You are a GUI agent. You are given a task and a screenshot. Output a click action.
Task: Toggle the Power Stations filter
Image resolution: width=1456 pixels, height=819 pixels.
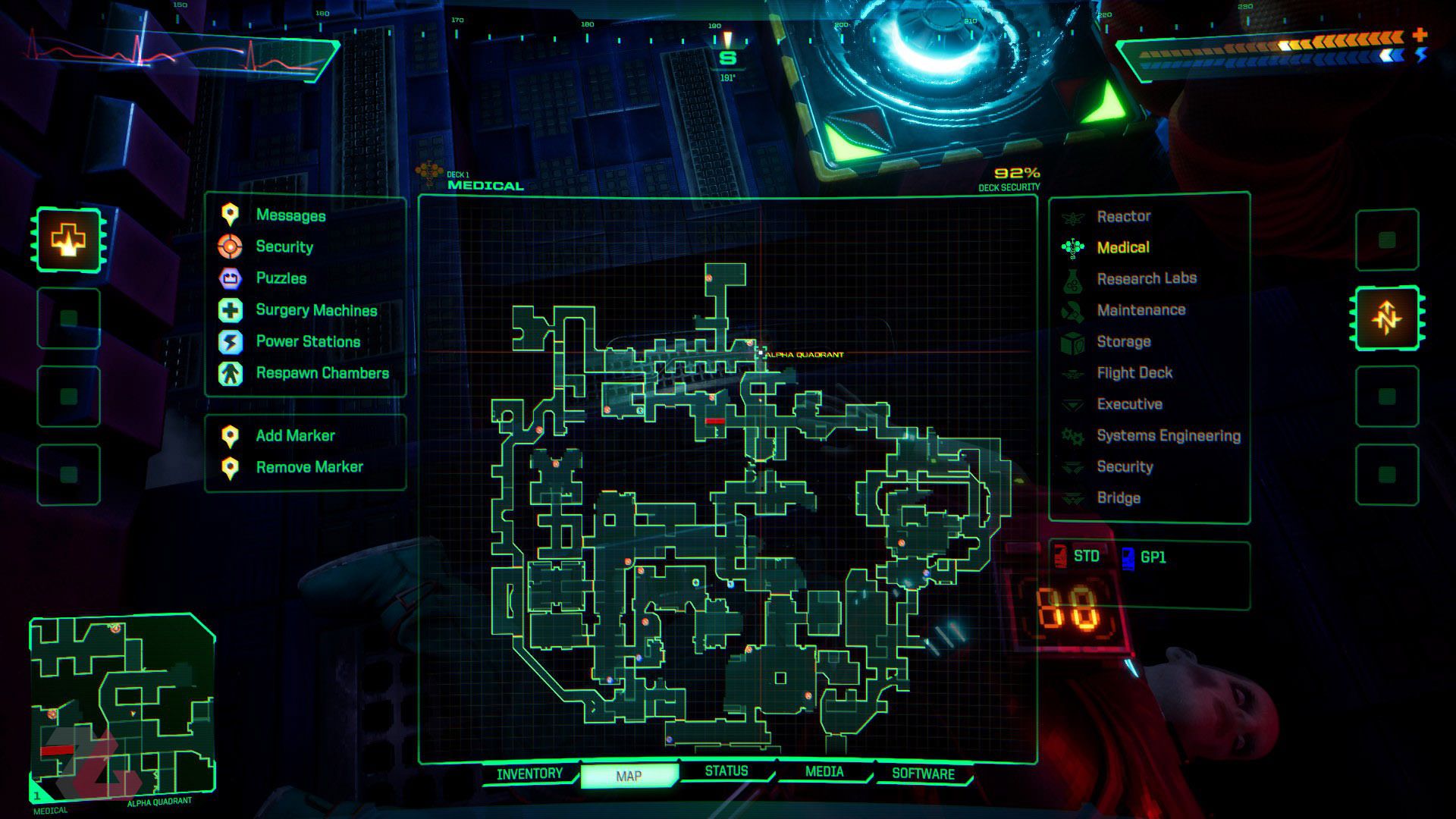coord(307,341)
